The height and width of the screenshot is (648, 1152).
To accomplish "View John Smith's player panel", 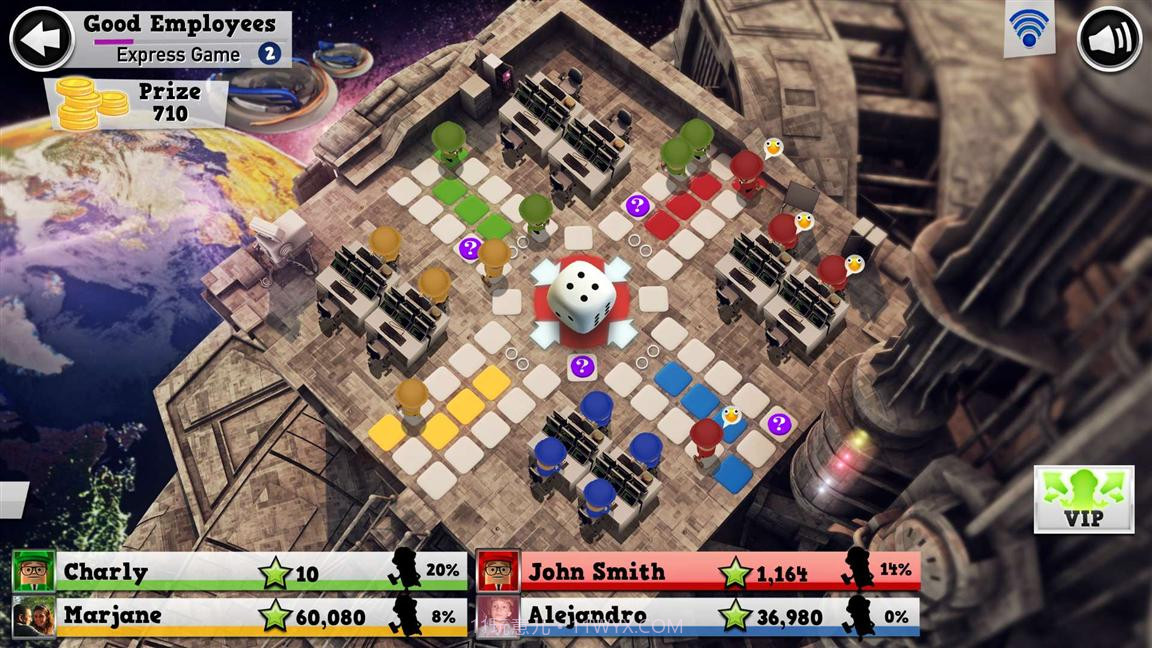I will (698, 572).
